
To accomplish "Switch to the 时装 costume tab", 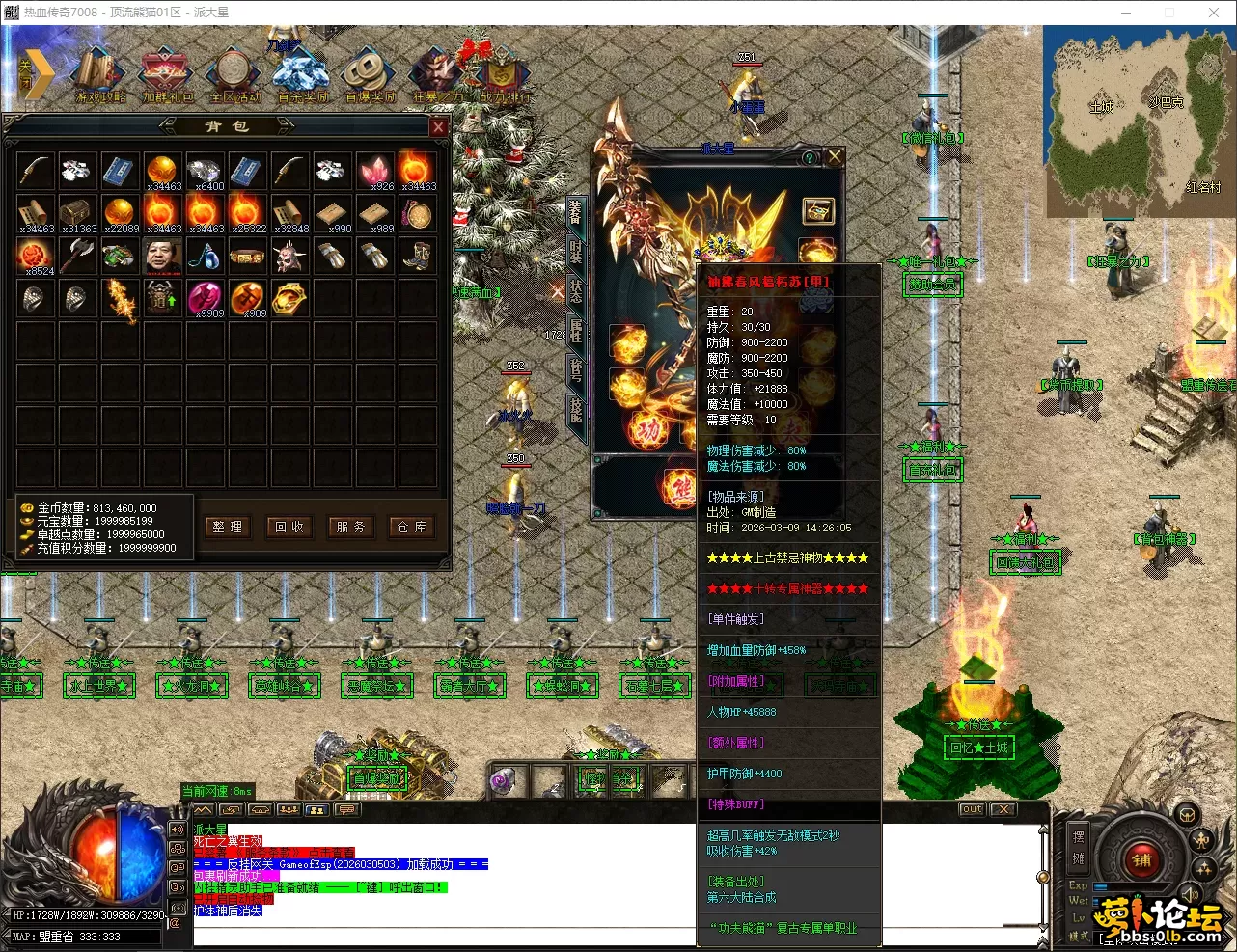I will pos(576,252).
